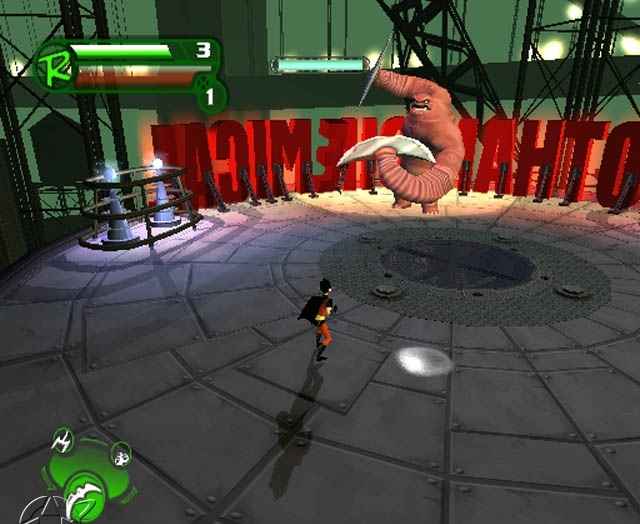Select Robin's R character emblem
This screenshot has width=640, height=524.
(50, 66)
